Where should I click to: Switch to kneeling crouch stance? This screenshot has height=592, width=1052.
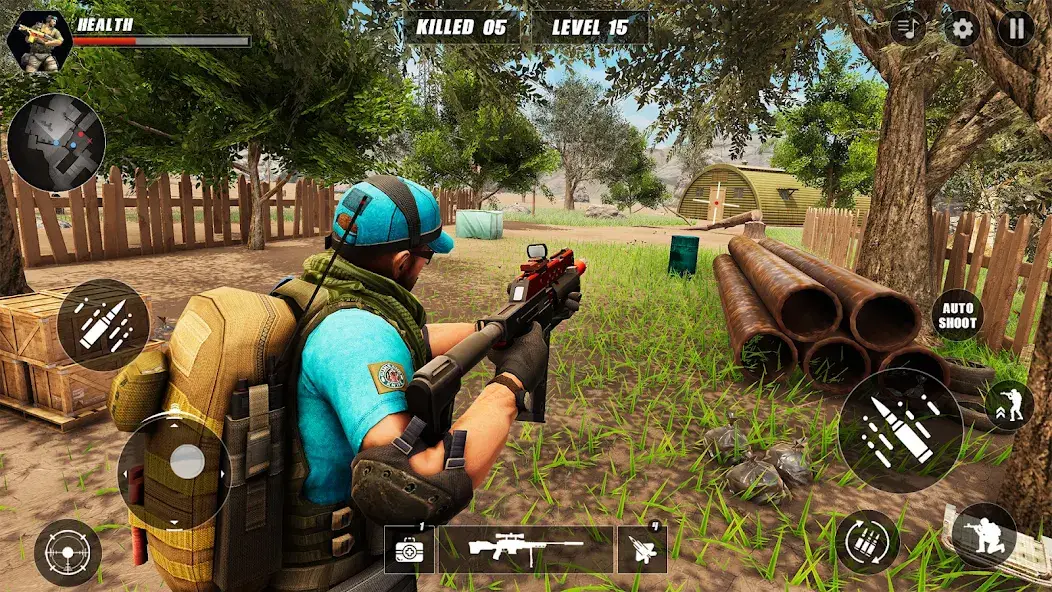point(984,535)
